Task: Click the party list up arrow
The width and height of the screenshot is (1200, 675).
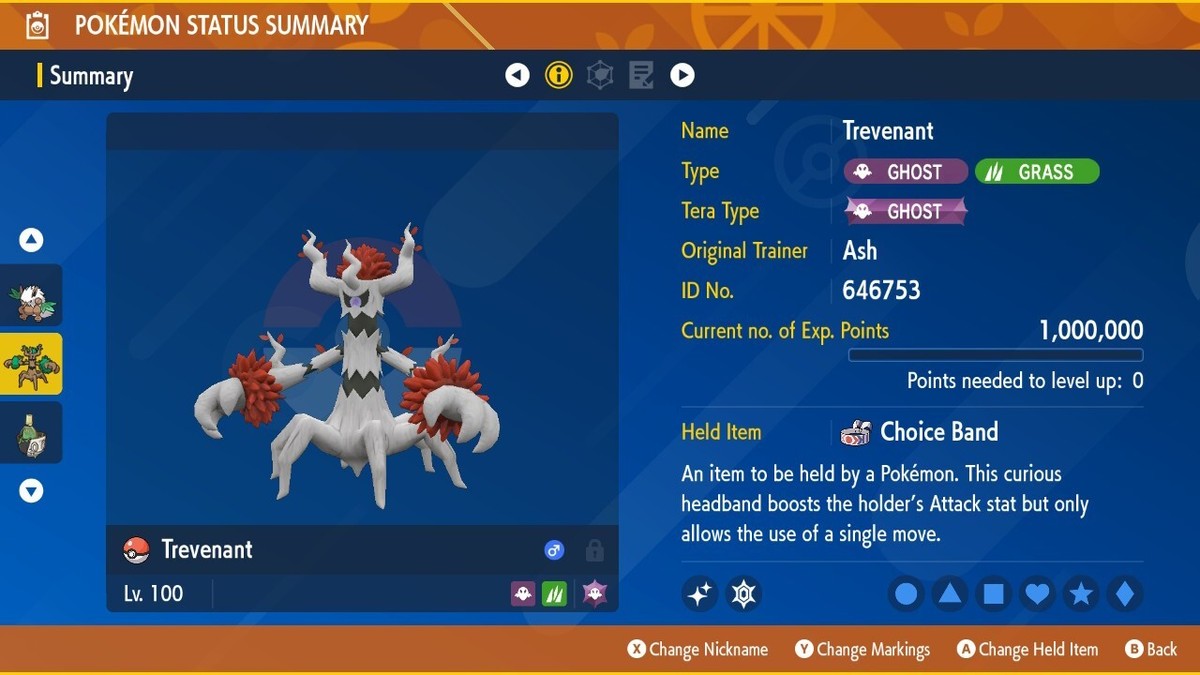Action: (x=31, y=240)
